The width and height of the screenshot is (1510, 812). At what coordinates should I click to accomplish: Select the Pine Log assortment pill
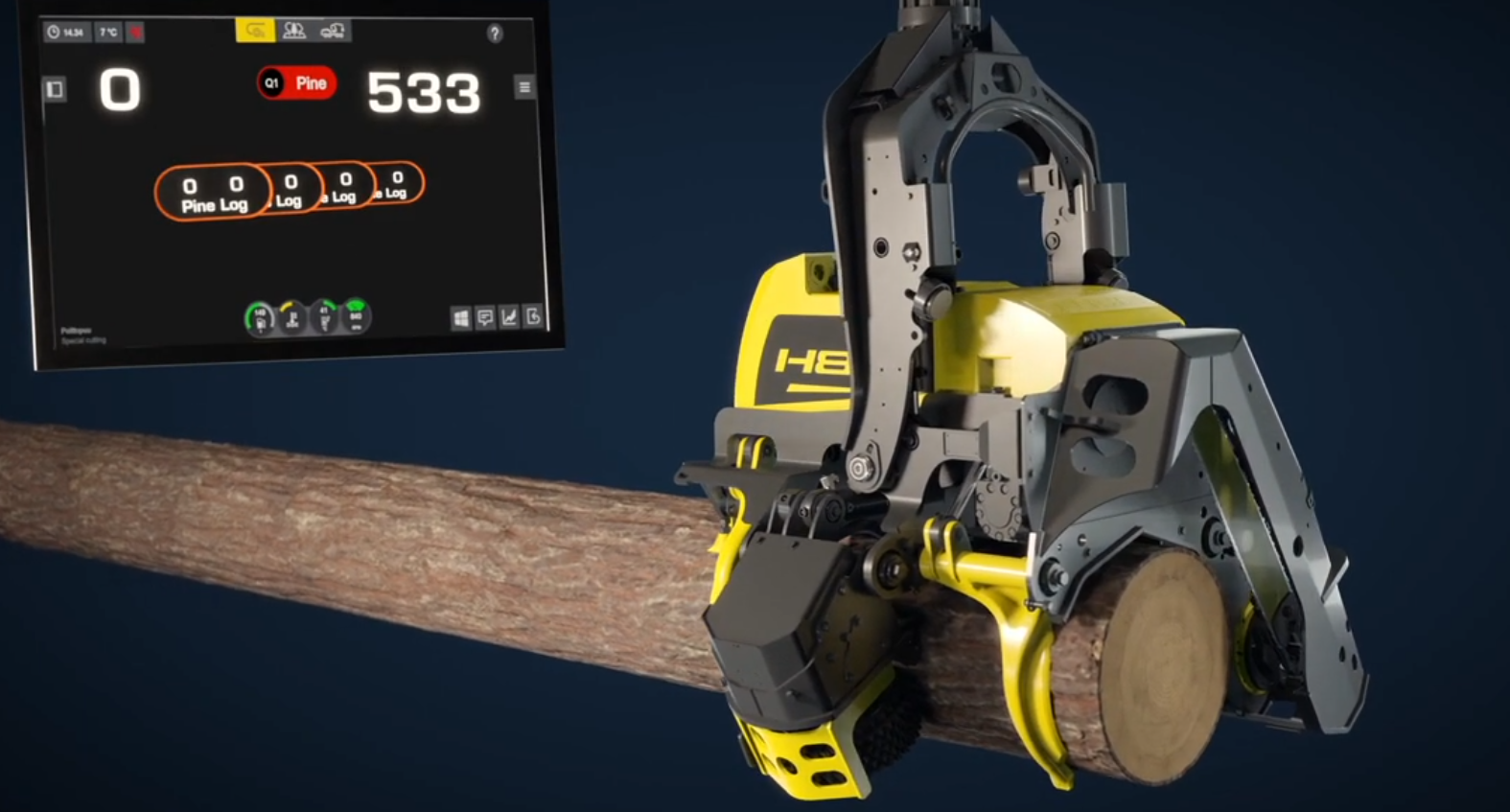coord(213,193)
